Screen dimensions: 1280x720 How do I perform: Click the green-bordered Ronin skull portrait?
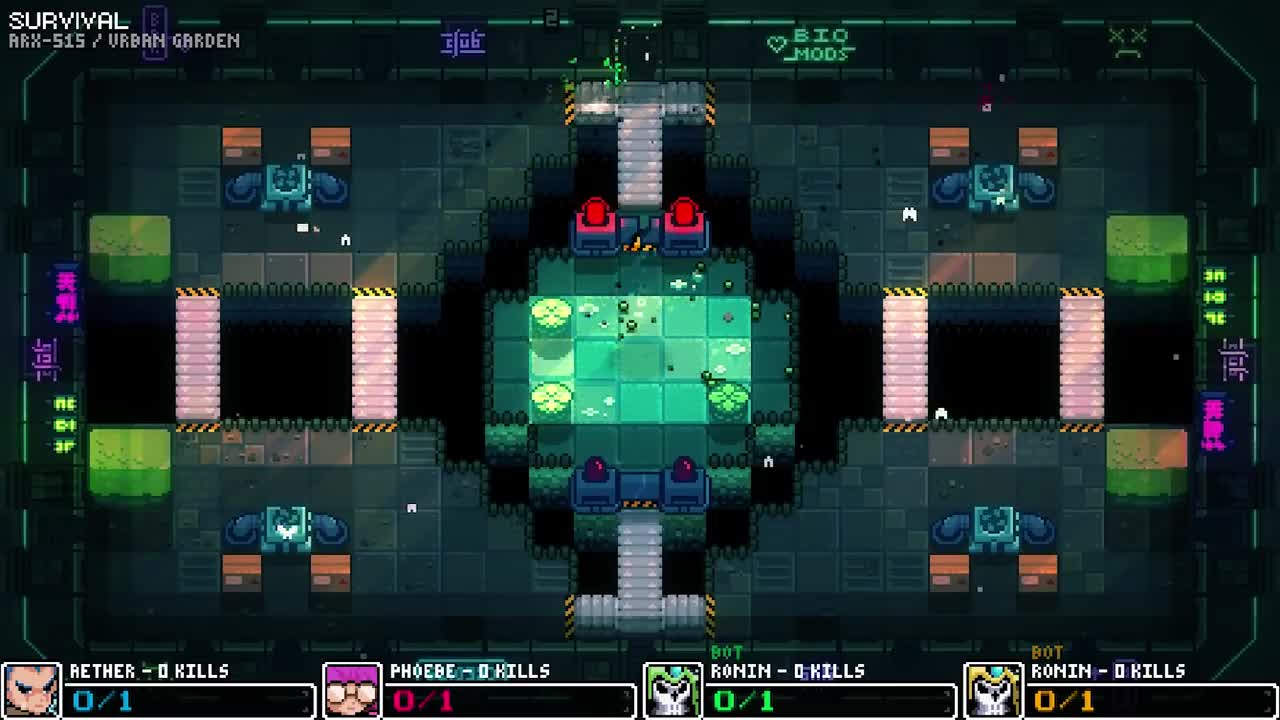tap(674, 689)
